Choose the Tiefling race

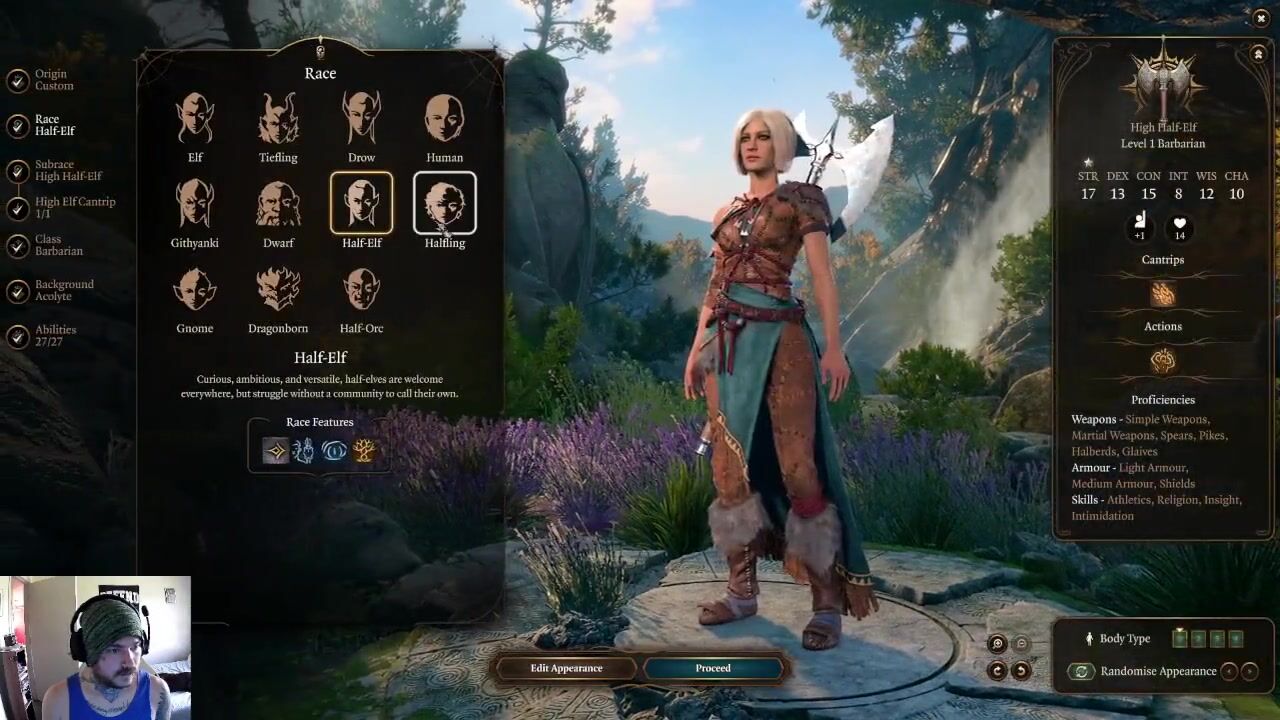pyautogui.click(x=278, y=120)
